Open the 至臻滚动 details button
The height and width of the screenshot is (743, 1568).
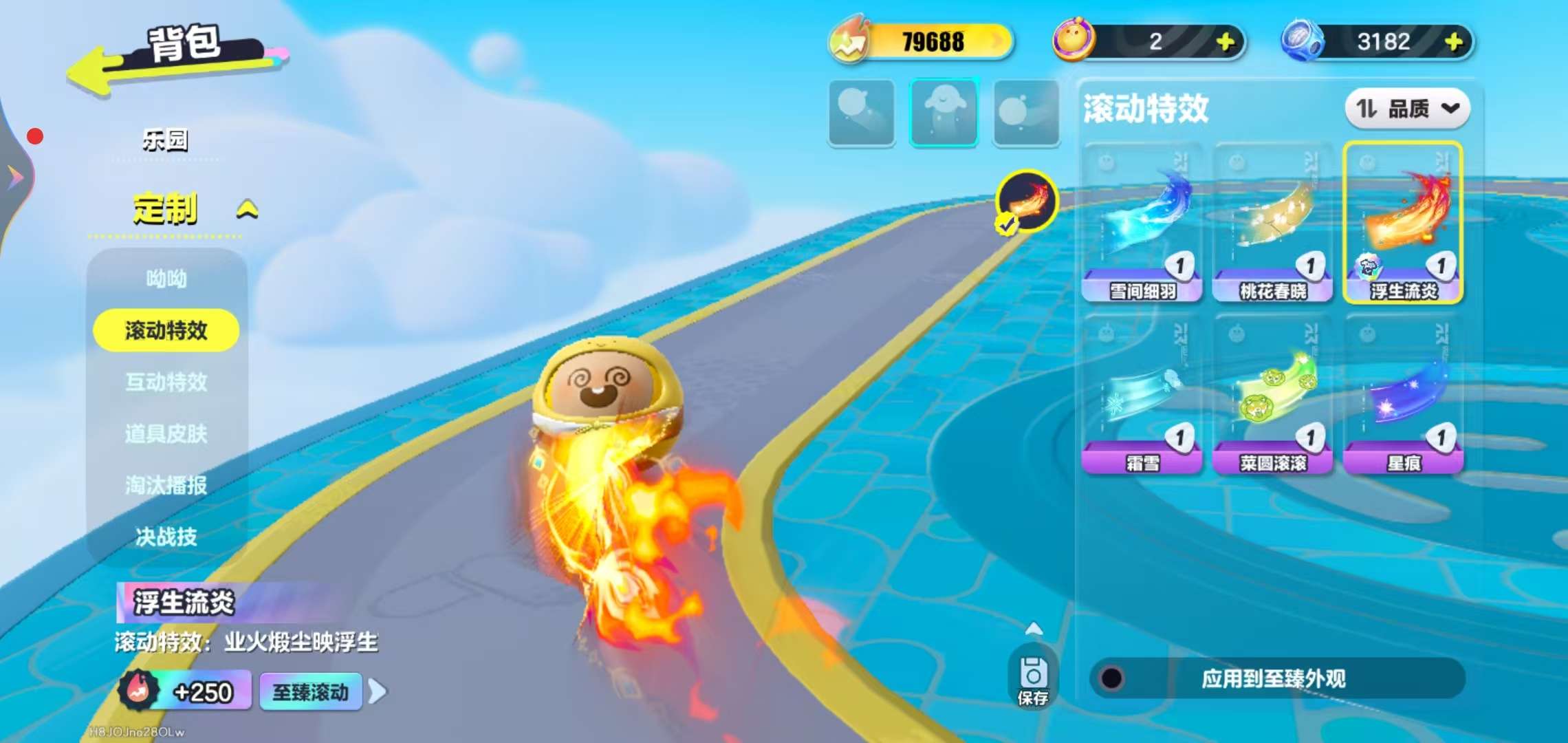click(x=311, y=692)
